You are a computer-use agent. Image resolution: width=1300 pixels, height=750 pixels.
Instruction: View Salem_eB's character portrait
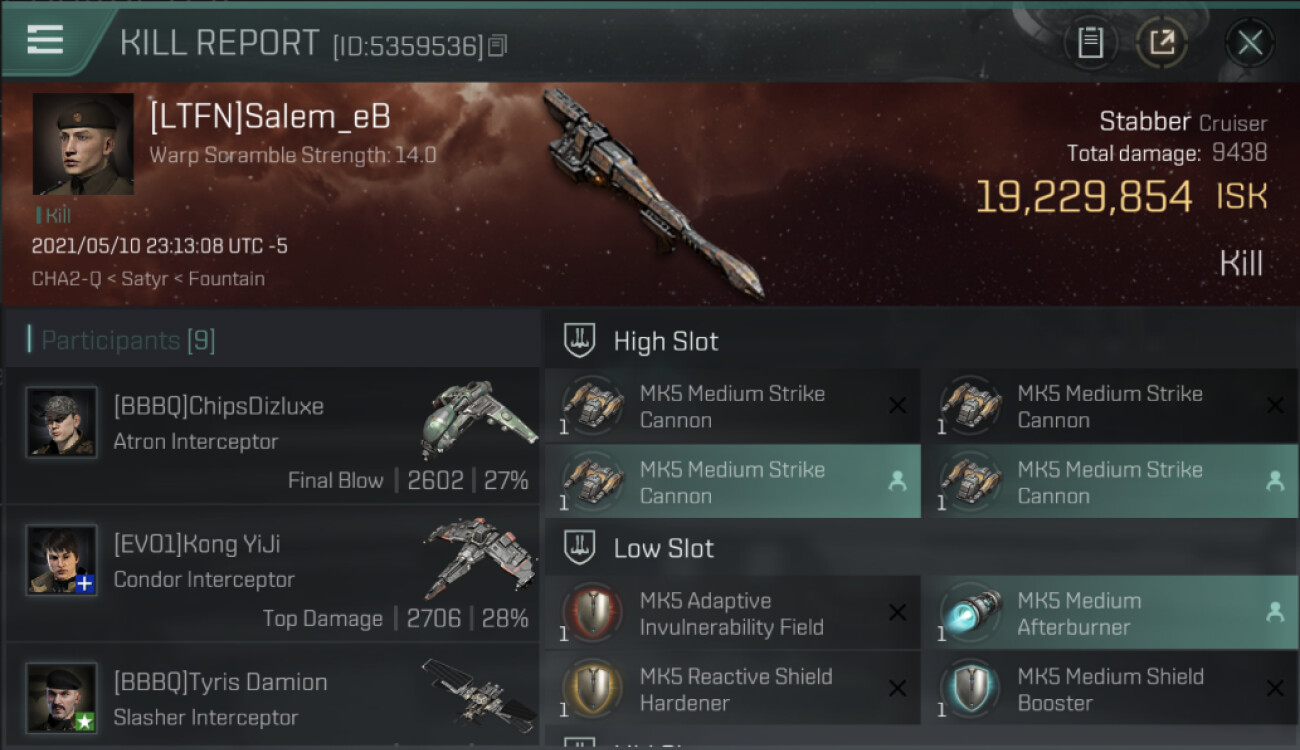[83, 144]
